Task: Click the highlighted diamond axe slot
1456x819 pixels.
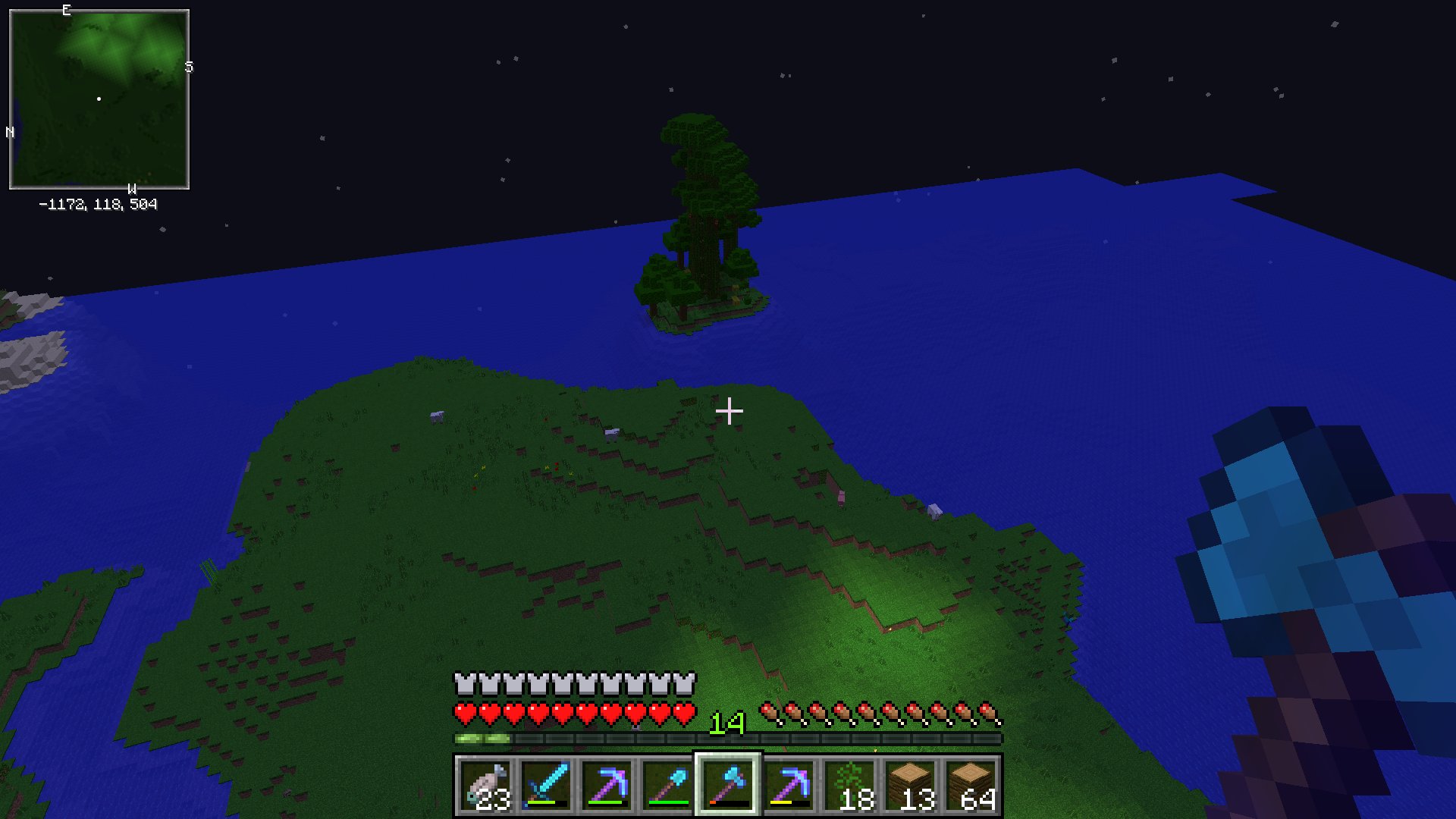Action: (728, 786)
